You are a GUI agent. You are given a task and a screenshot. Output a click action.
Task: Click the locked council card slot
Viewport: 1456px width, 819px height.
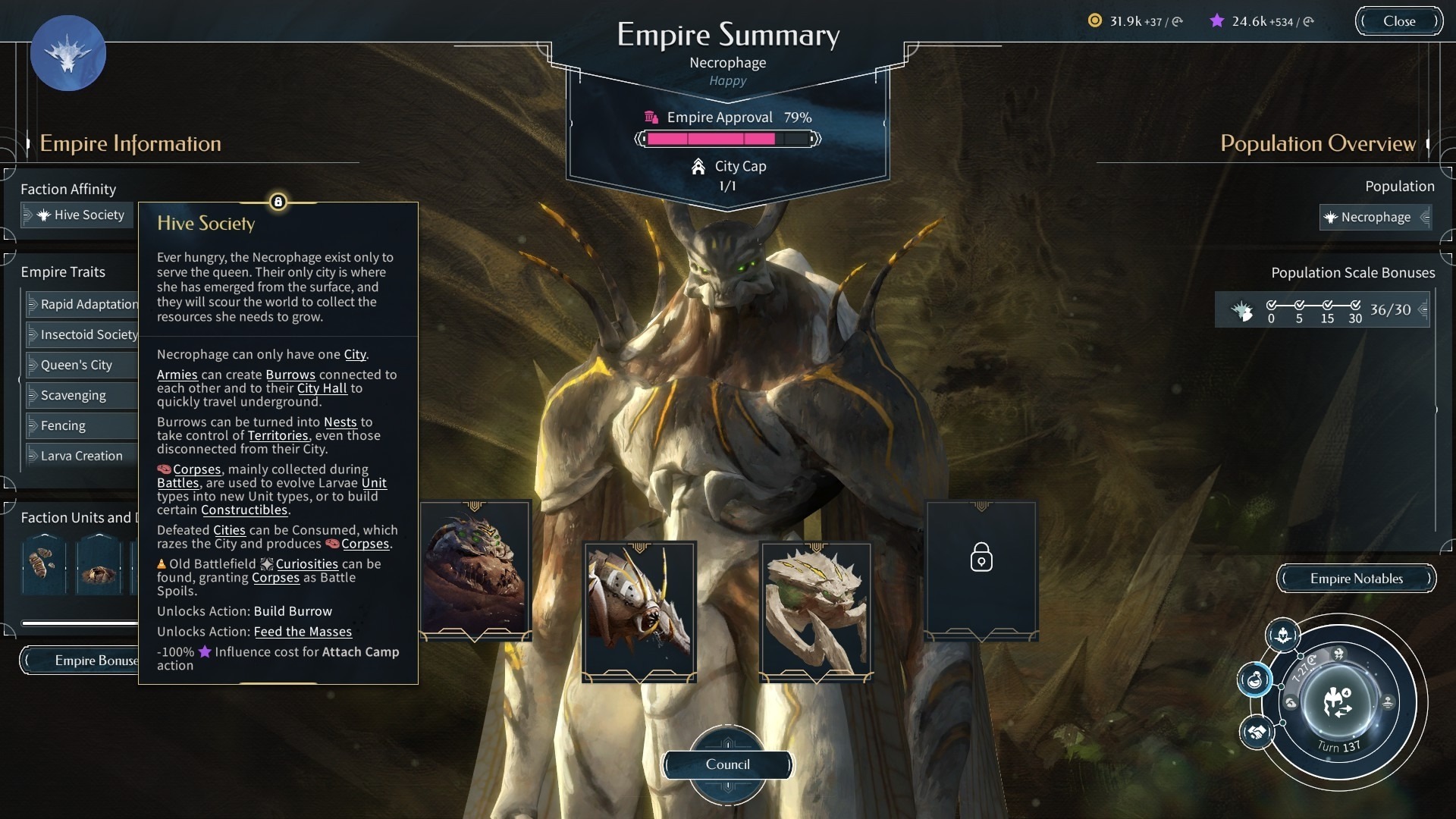click(x=981, y=570)
